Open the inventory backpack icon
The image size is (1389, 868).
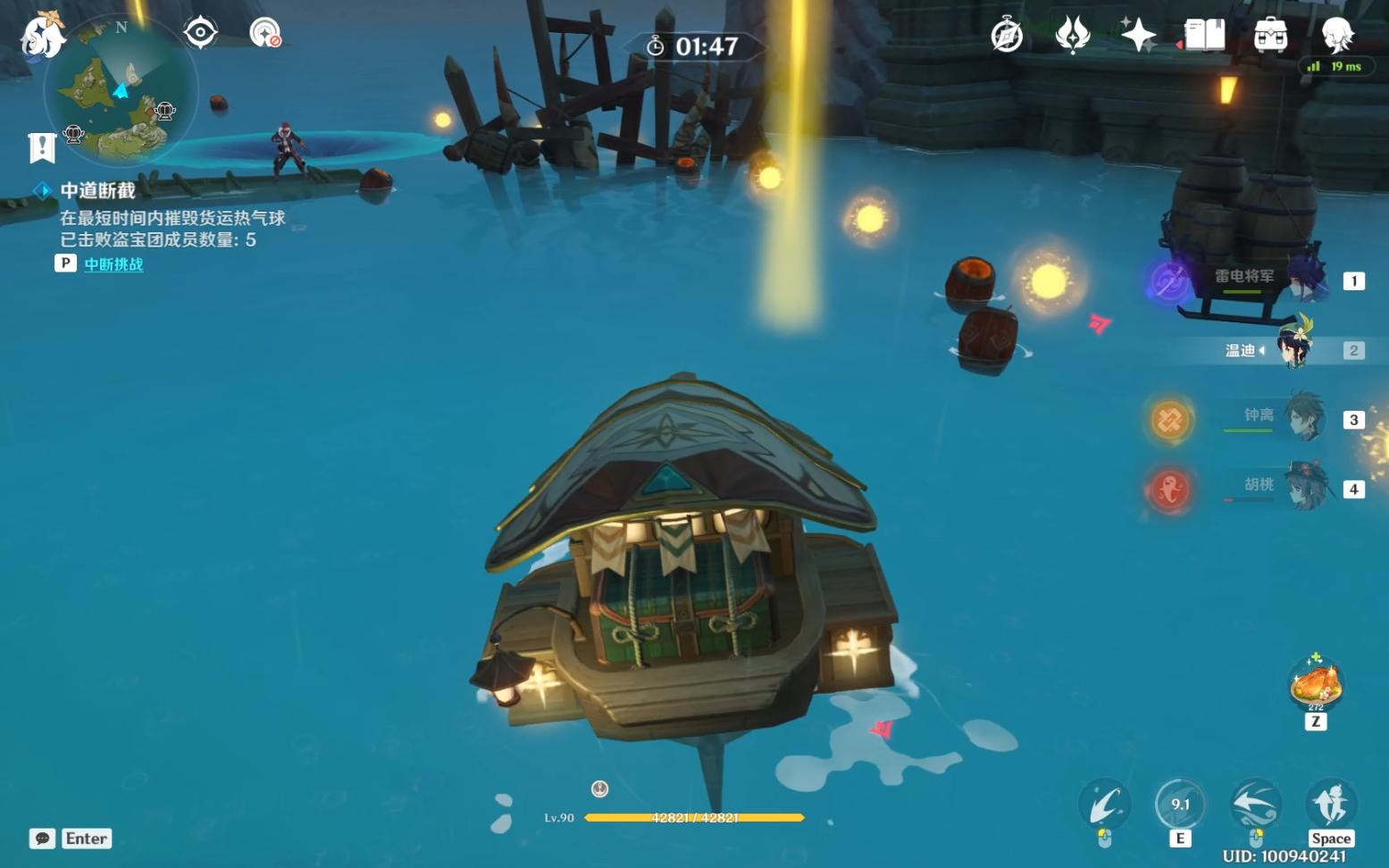[1270, 36]
